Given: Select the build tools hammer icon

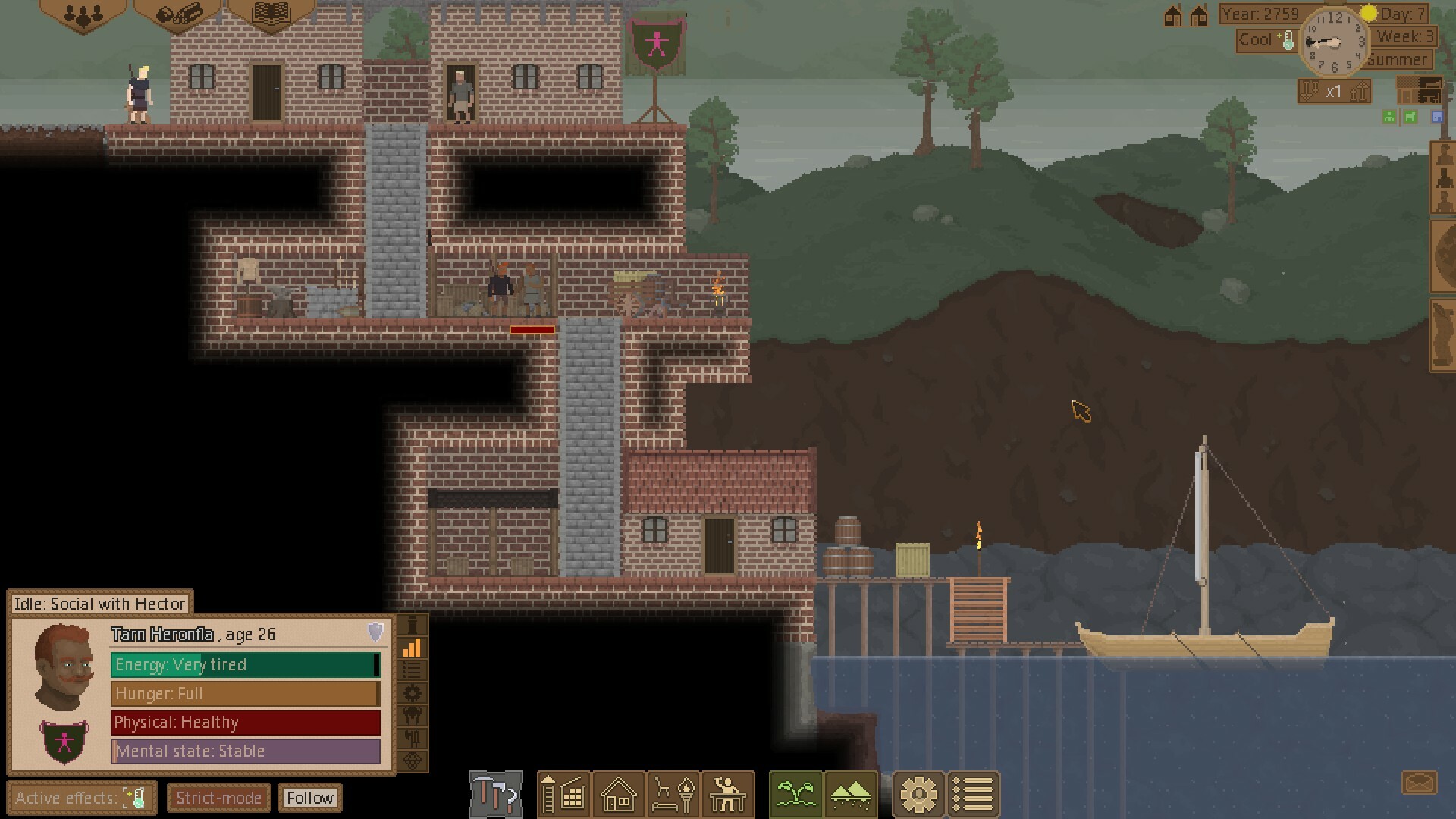Looking at the screenshot, I should click(494, 794).
